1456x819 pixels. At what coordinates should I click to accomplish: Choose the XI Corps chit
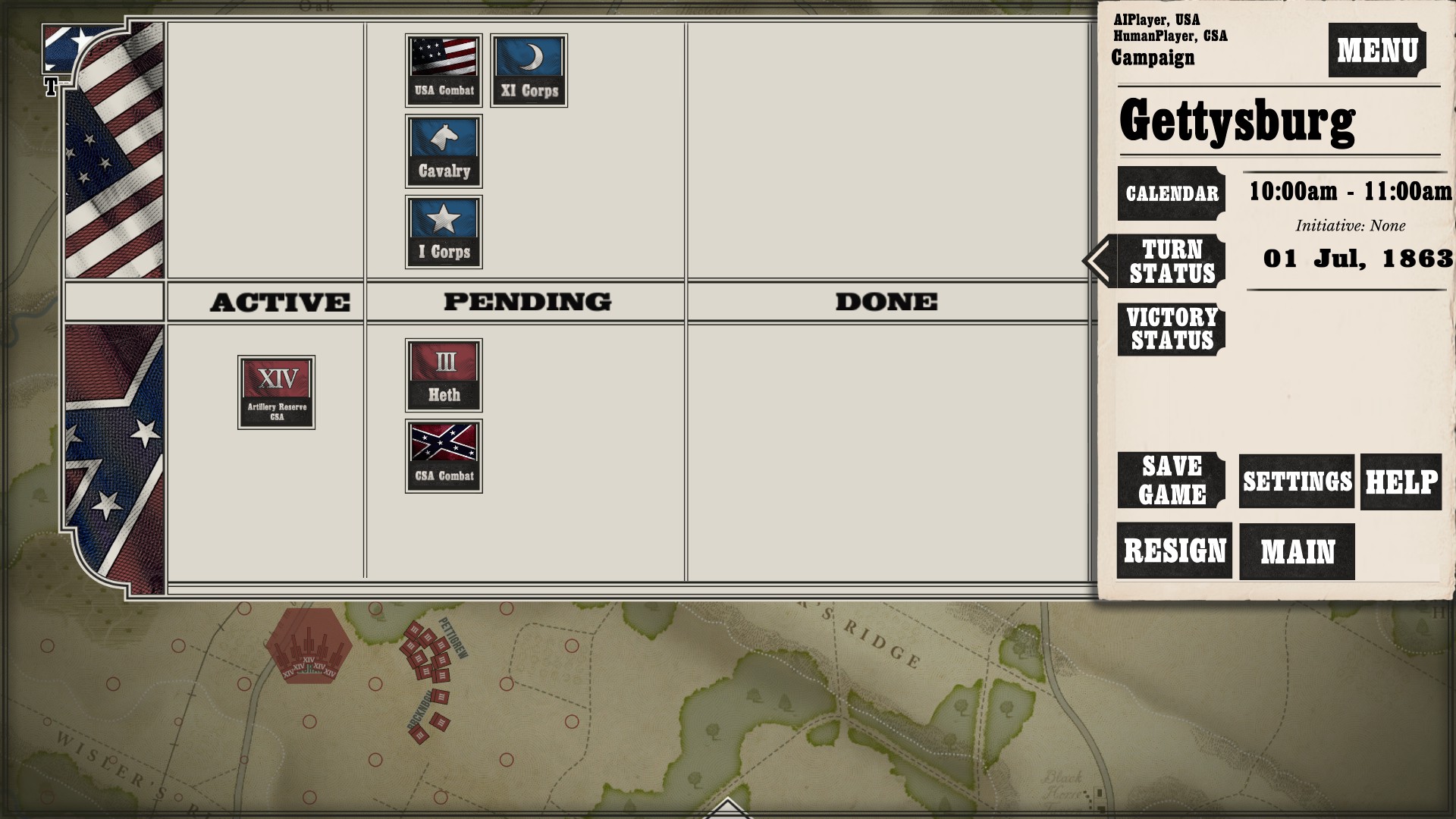click(x=529, y=71)
